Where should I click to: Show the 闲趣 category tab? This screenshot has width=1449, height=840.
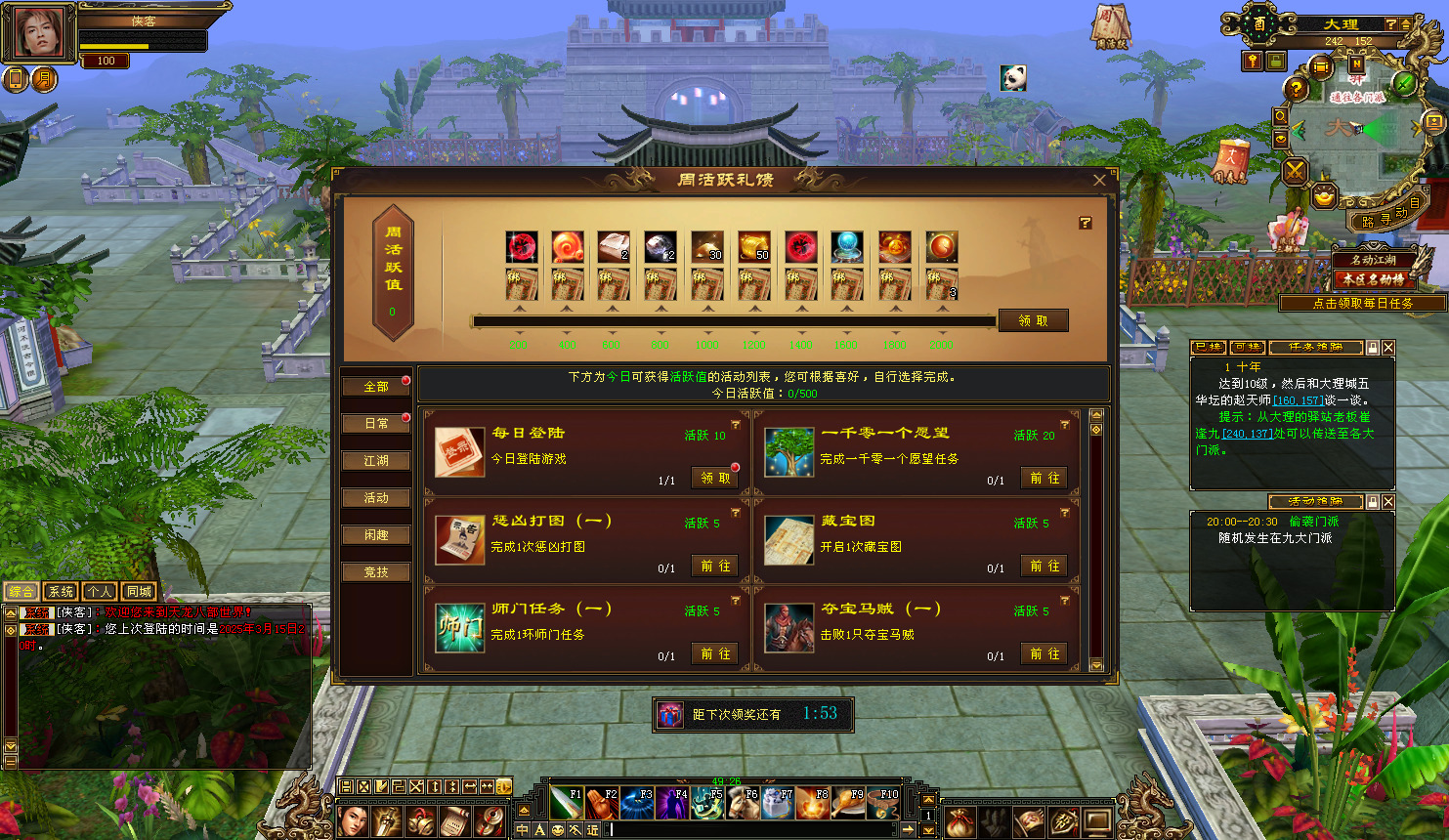(376, 535)
